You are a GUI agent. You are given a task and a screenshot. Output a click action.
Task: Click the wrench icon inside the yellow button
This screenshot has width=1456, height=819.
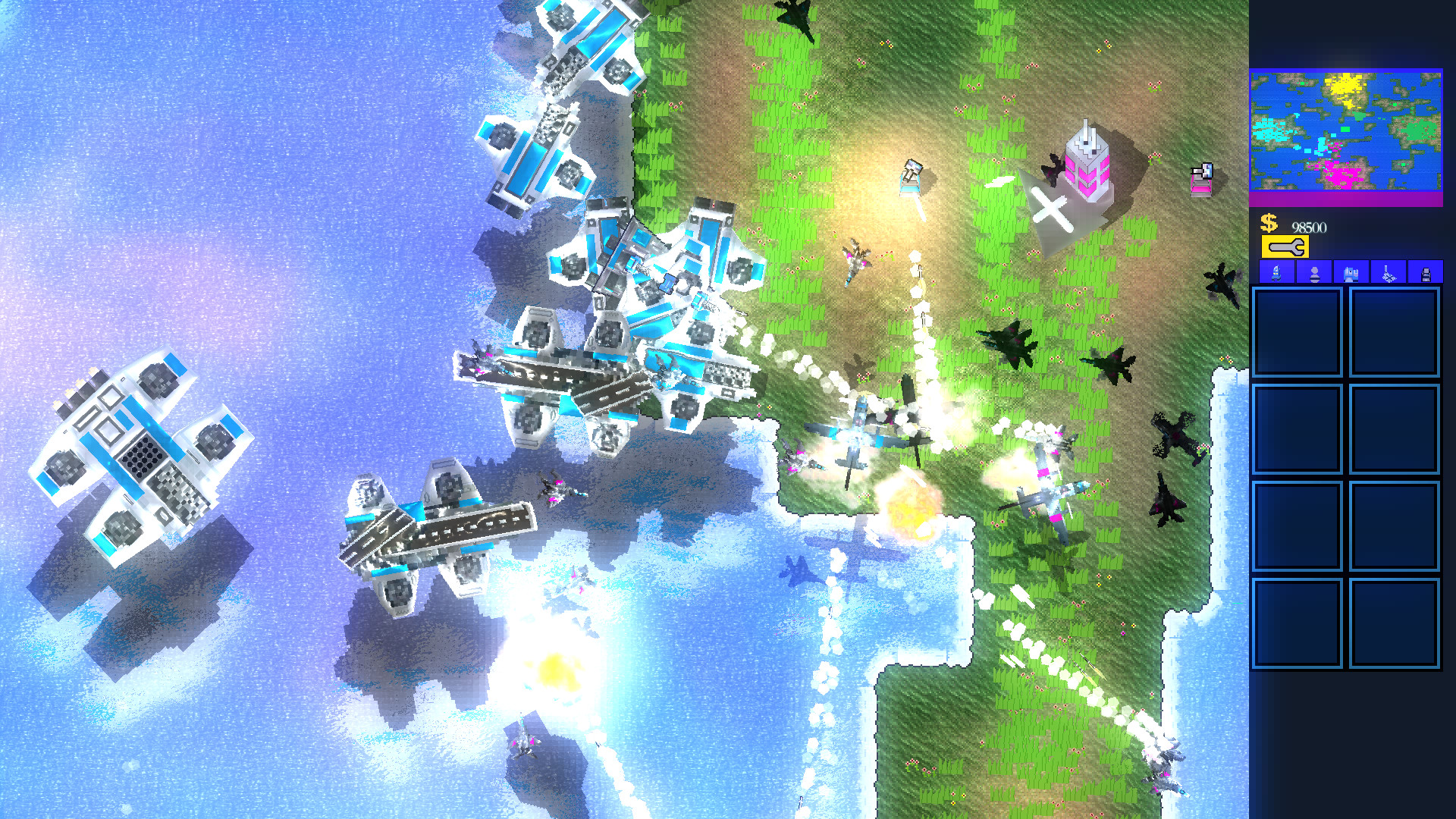1285,246
